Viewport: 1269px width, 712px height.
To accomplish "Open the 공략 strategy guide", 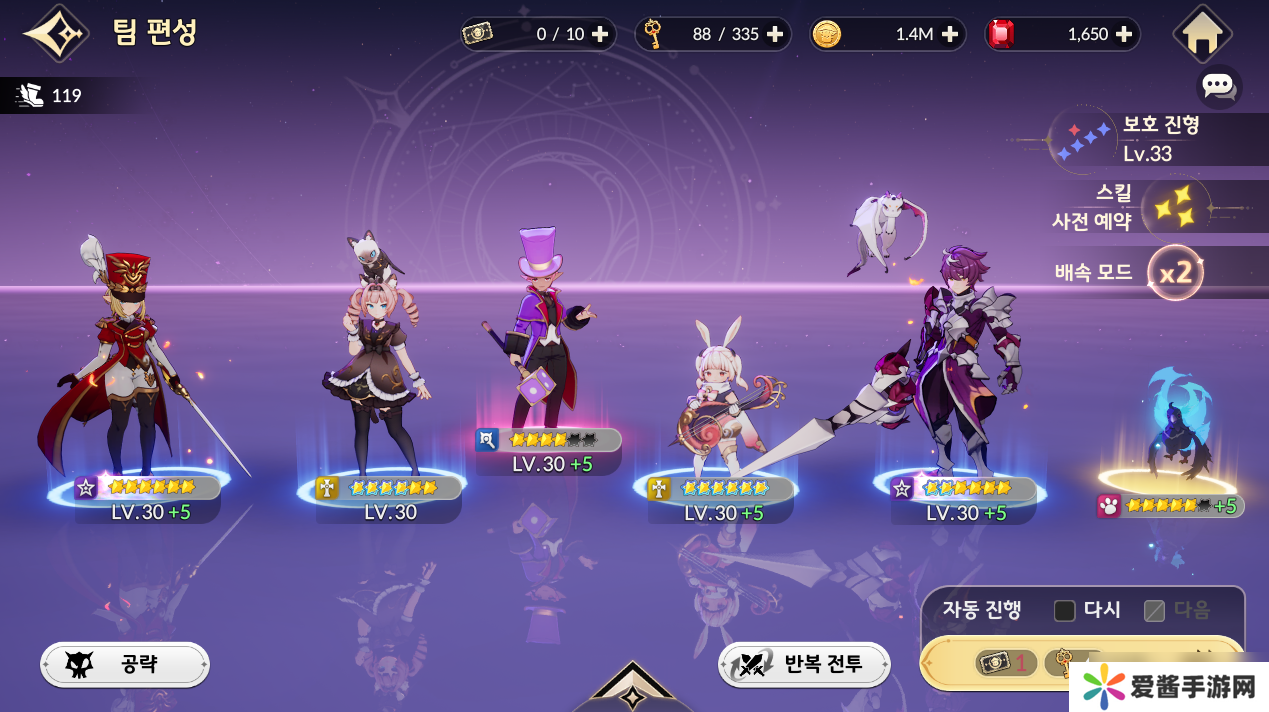I will pyautogui.click(x=125, y=664).
